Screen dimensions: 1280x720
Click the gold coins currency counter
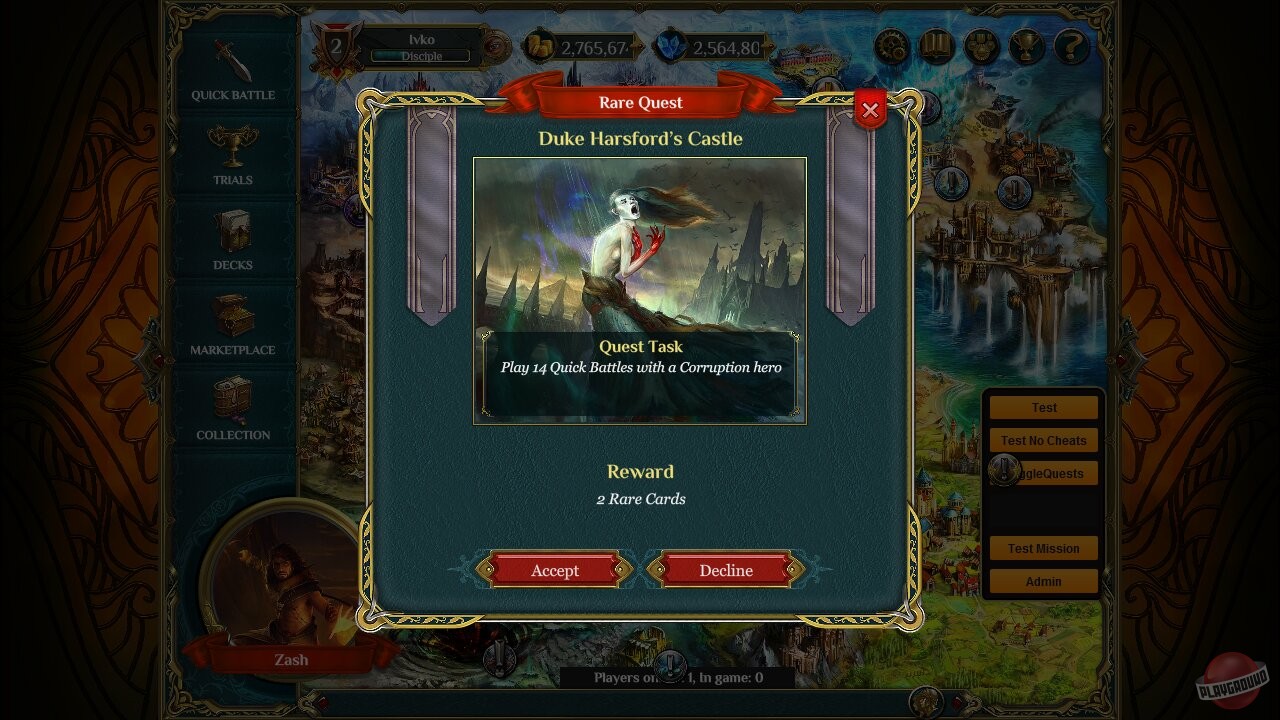click(580, 47)
